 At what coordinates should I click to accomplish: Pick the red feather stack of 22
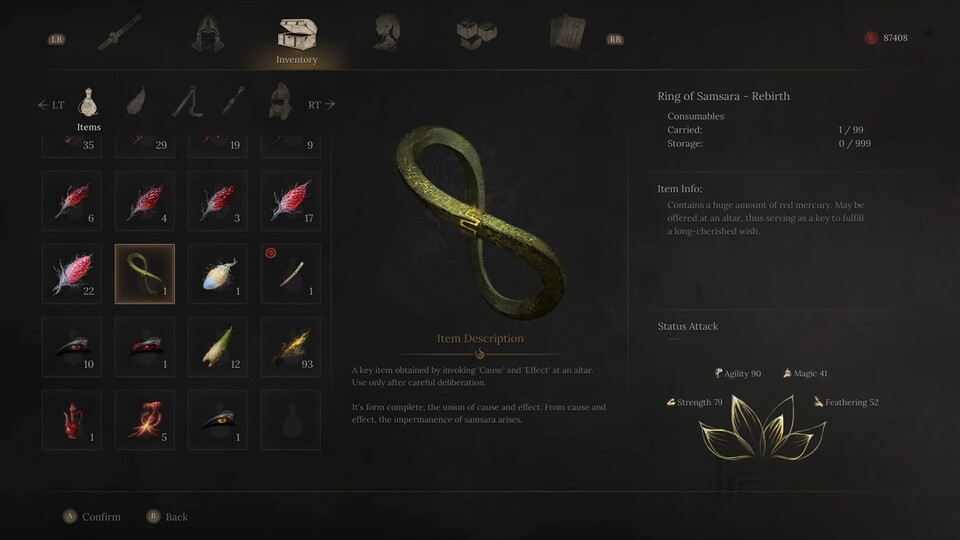72,273
